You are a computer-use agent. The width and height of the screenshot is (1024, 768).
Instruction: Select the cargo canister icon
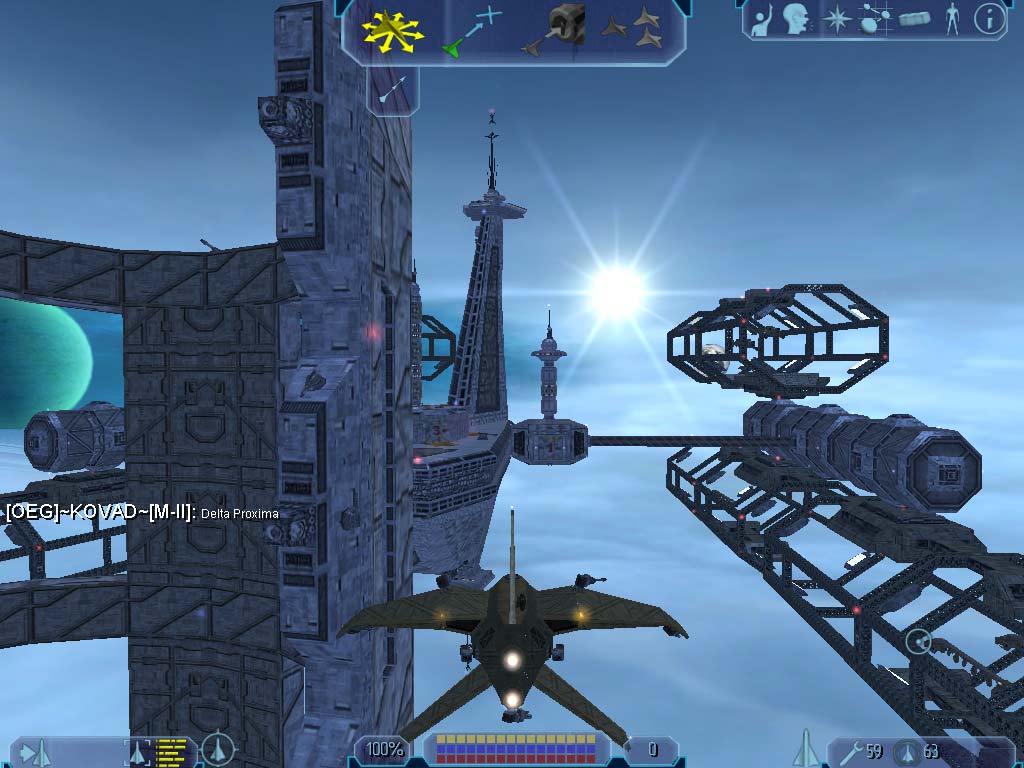915,19
